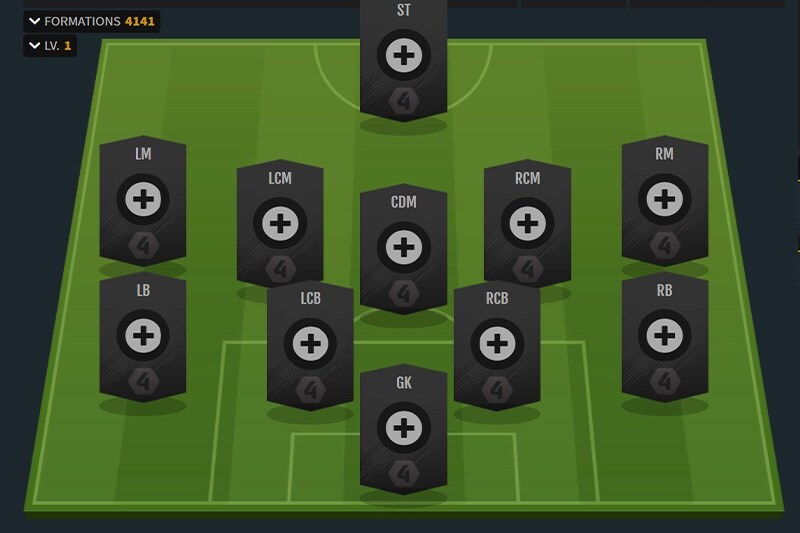
Task: Select the empty LM card
Action: 143,201
